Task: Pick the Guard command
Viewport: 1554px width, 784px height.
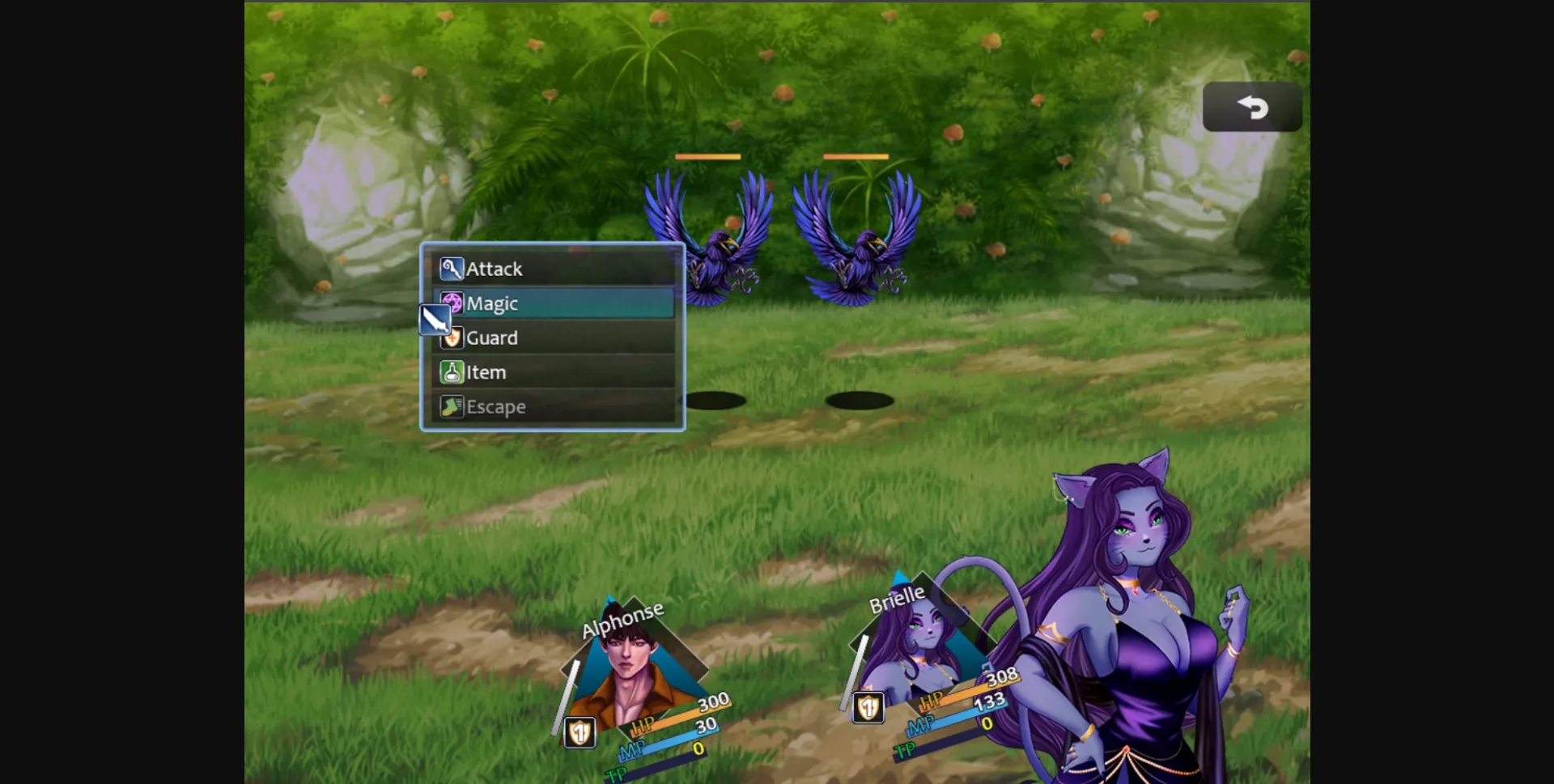Action: click(553, 337)
